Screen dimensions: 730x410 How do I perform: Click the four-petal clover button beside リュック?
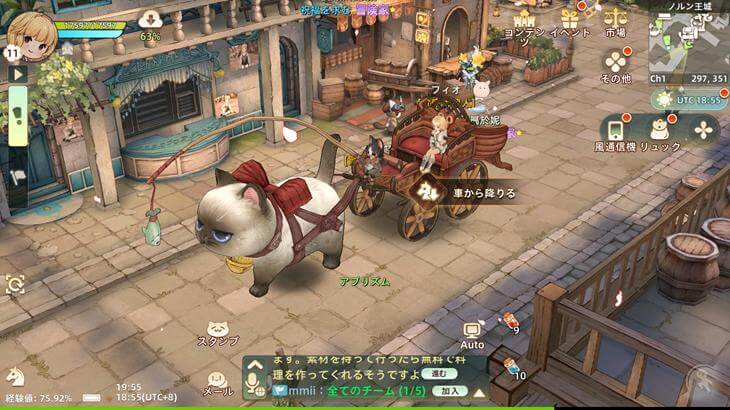pyautogui.click(x=704, y=129)
